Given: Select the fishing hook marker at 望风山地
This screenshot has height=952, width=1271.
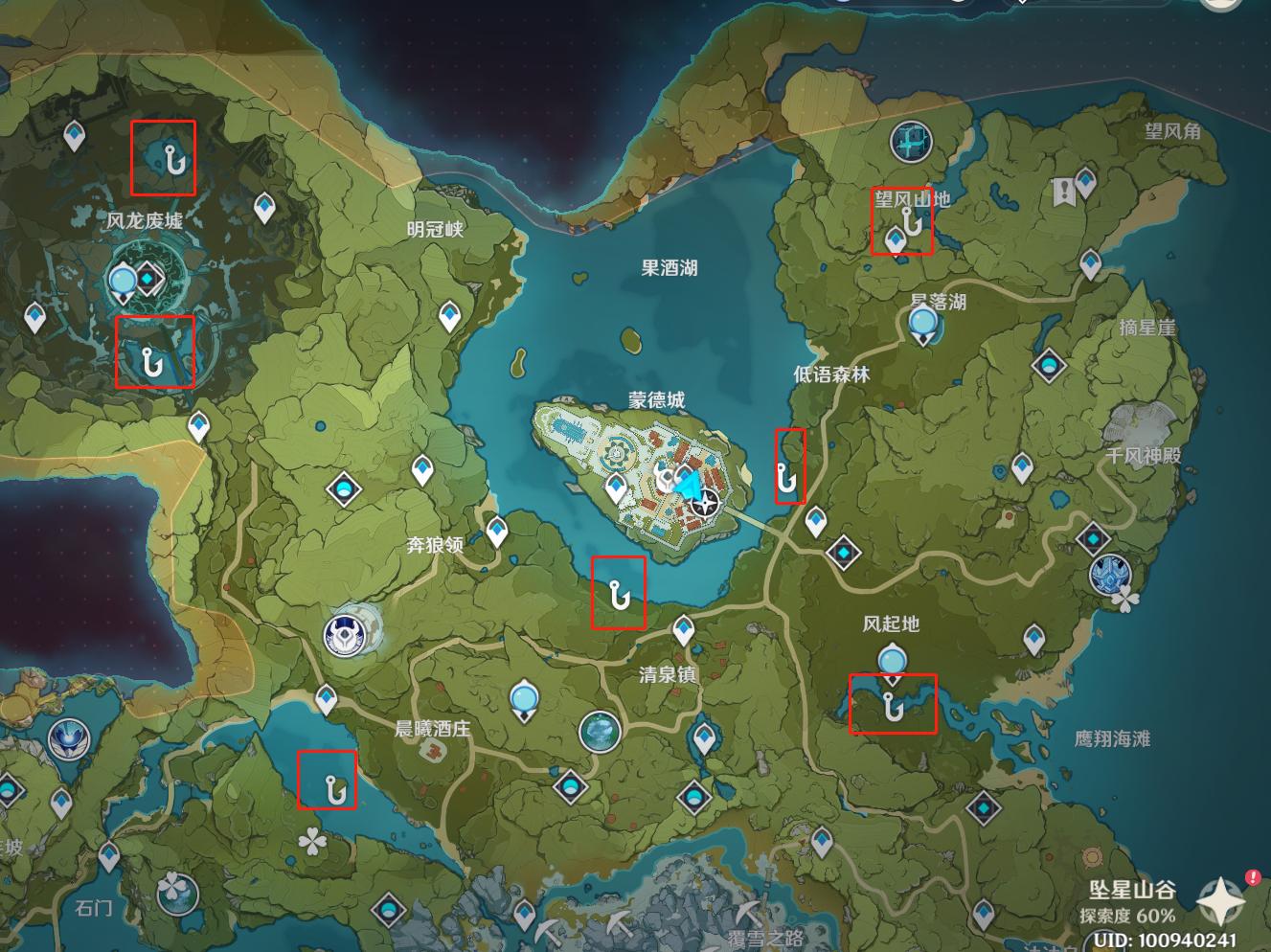Looking at the screenshot, I should click(914, 222).
